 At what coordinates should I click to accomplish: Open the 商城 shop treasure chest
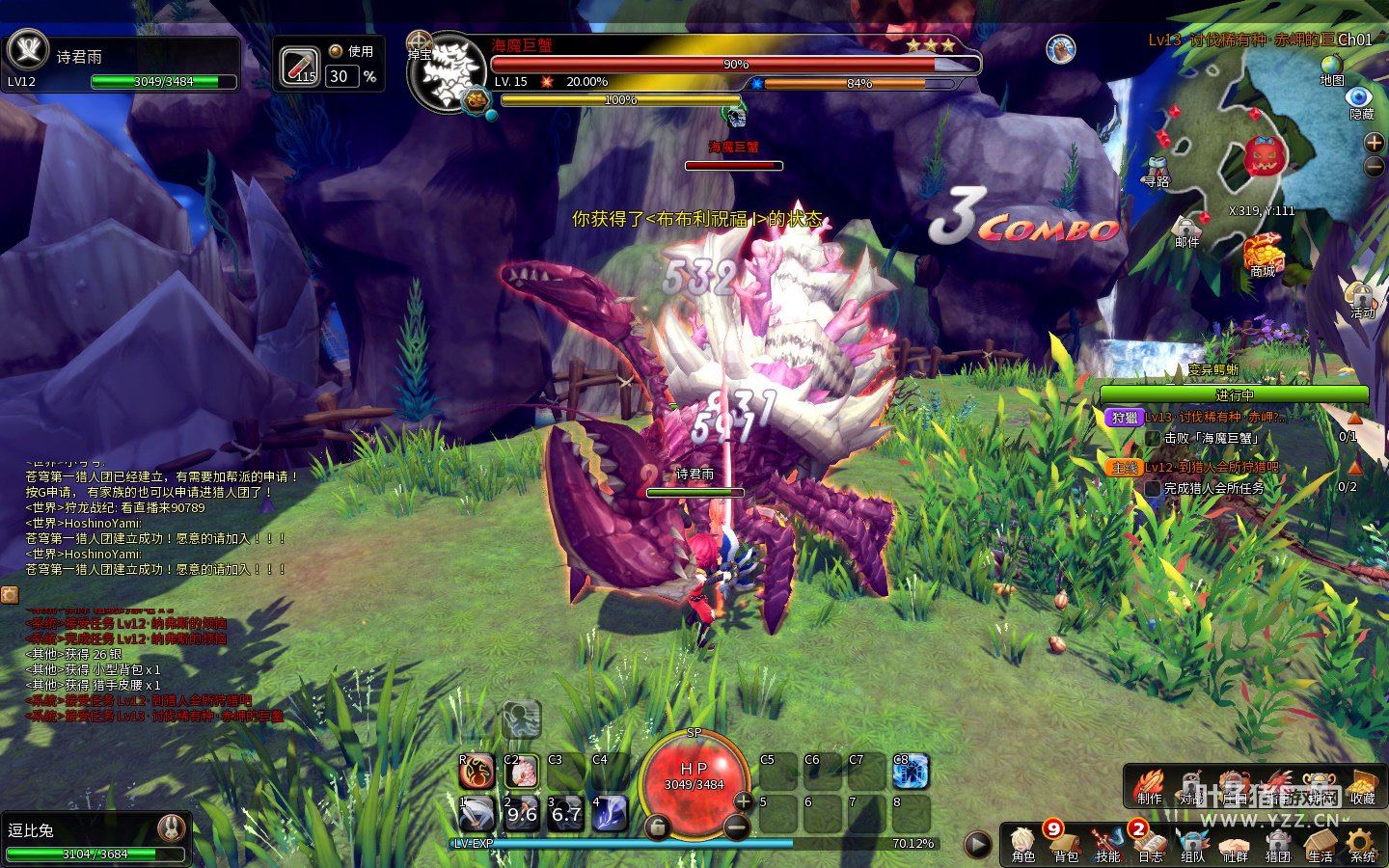click(1263, 254)
